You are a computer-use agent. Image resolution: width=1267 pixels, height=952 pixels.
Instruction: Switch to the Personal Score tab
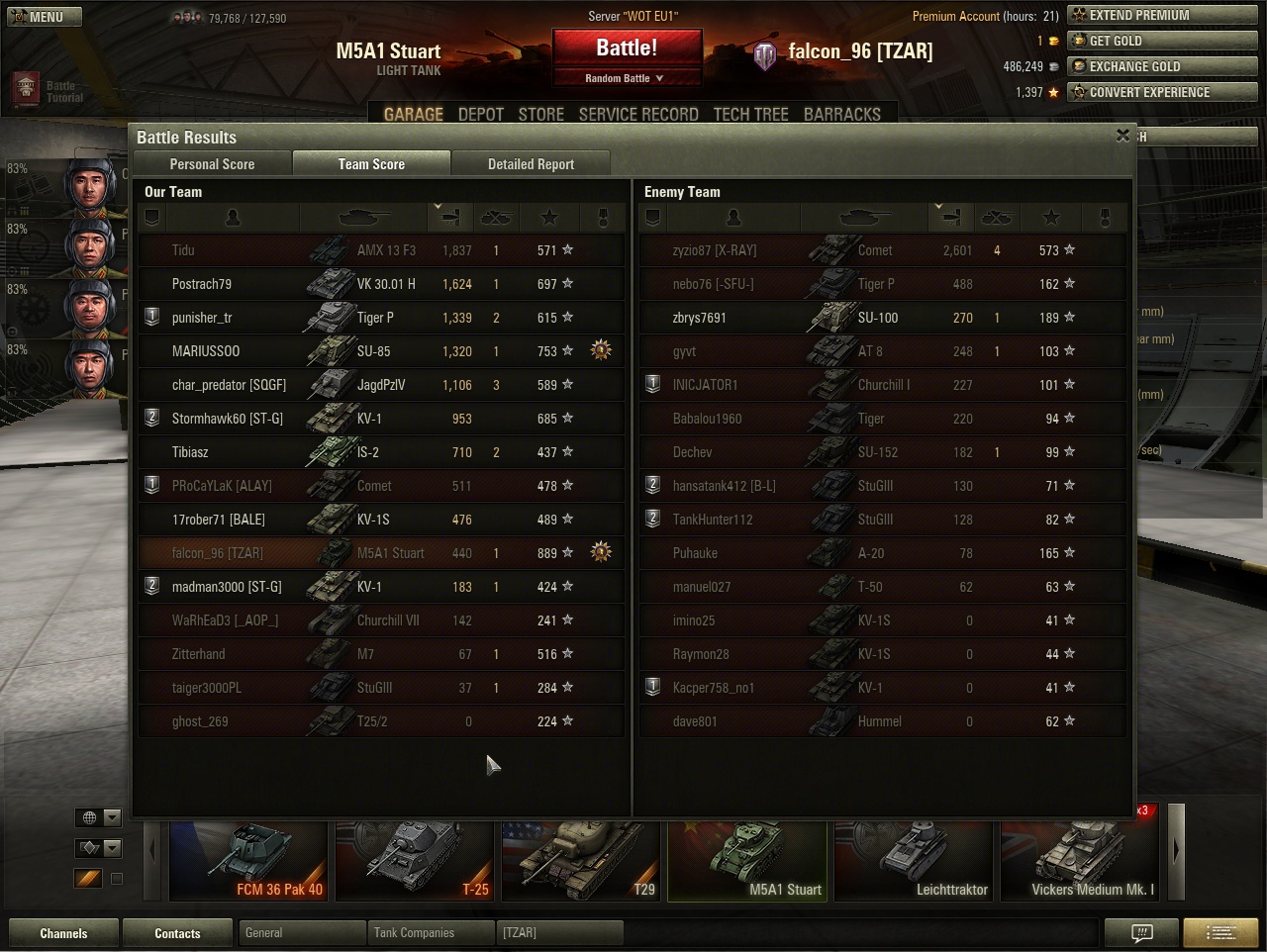pyautogui.click(x=212, y=164)
